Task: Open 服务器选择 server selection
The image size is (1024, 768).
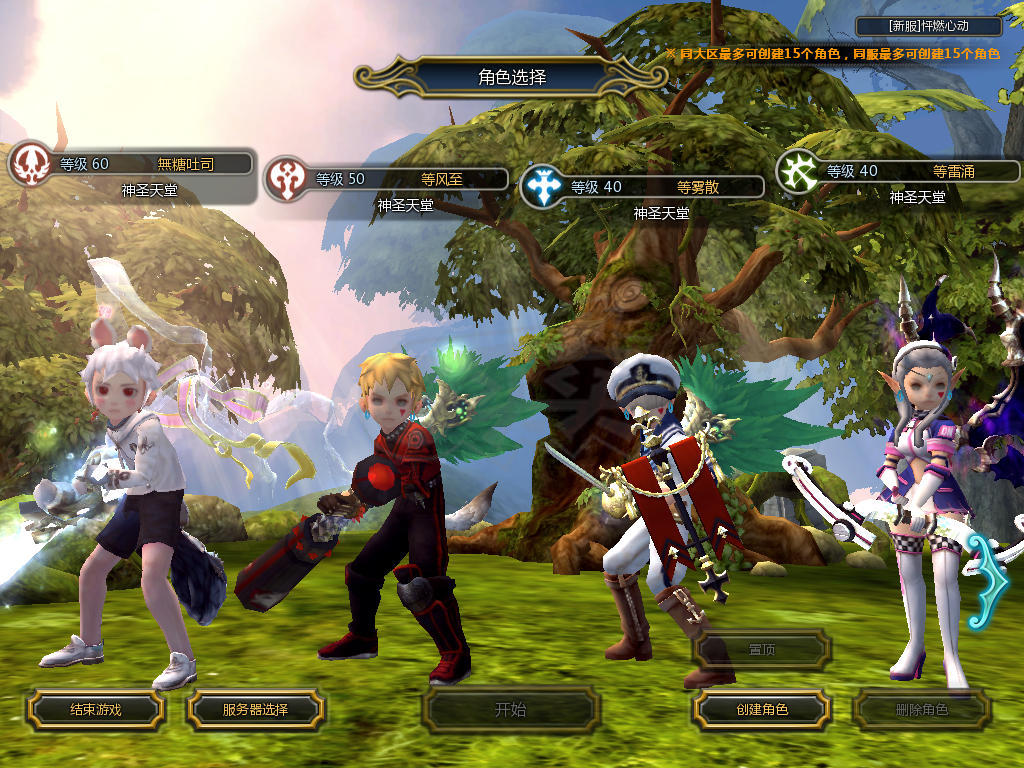Action: [x=255, y=710]
